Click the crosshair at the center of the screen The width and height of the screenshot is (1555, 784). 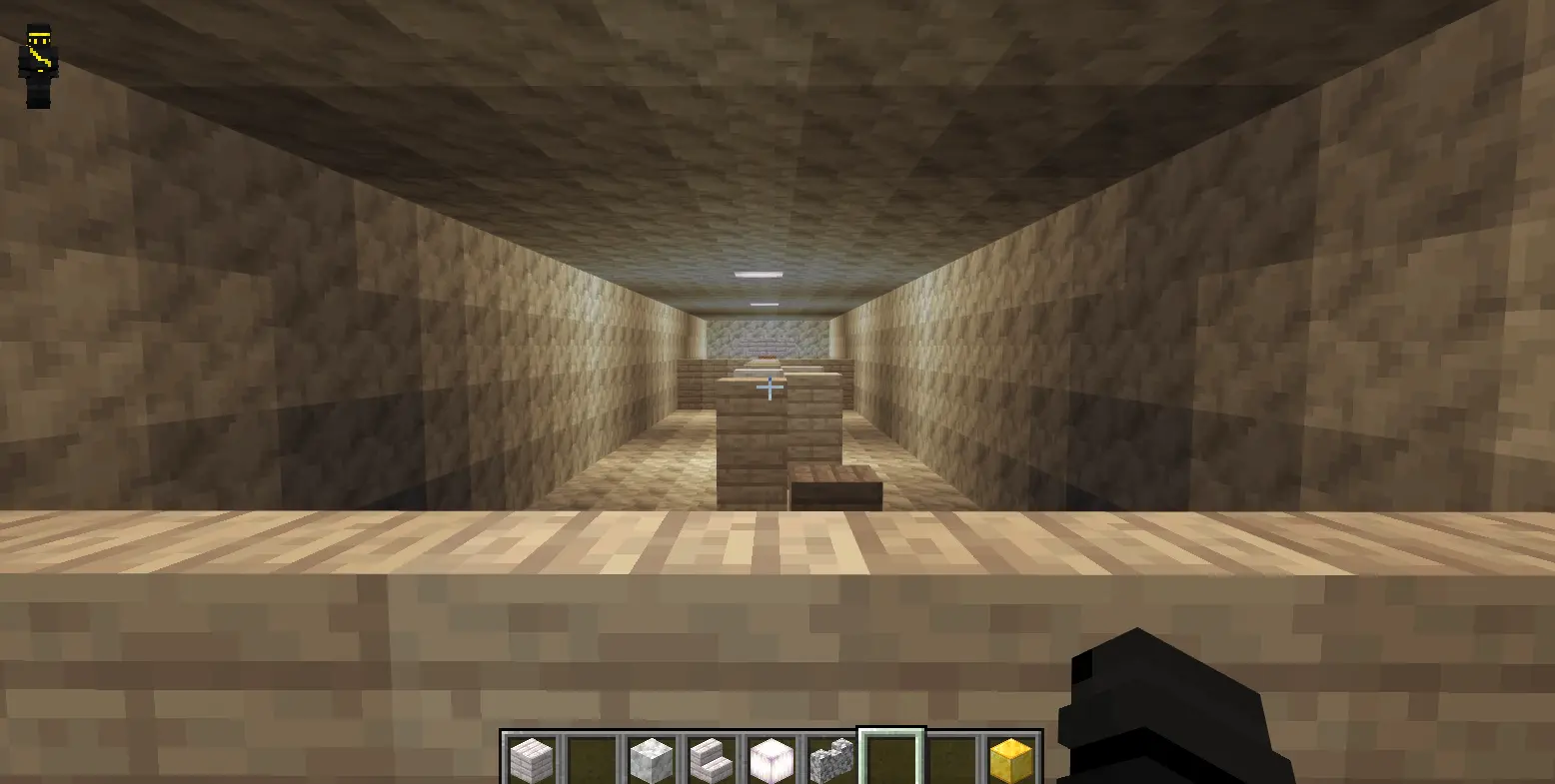pyautogui.click(x=770, y=388)
